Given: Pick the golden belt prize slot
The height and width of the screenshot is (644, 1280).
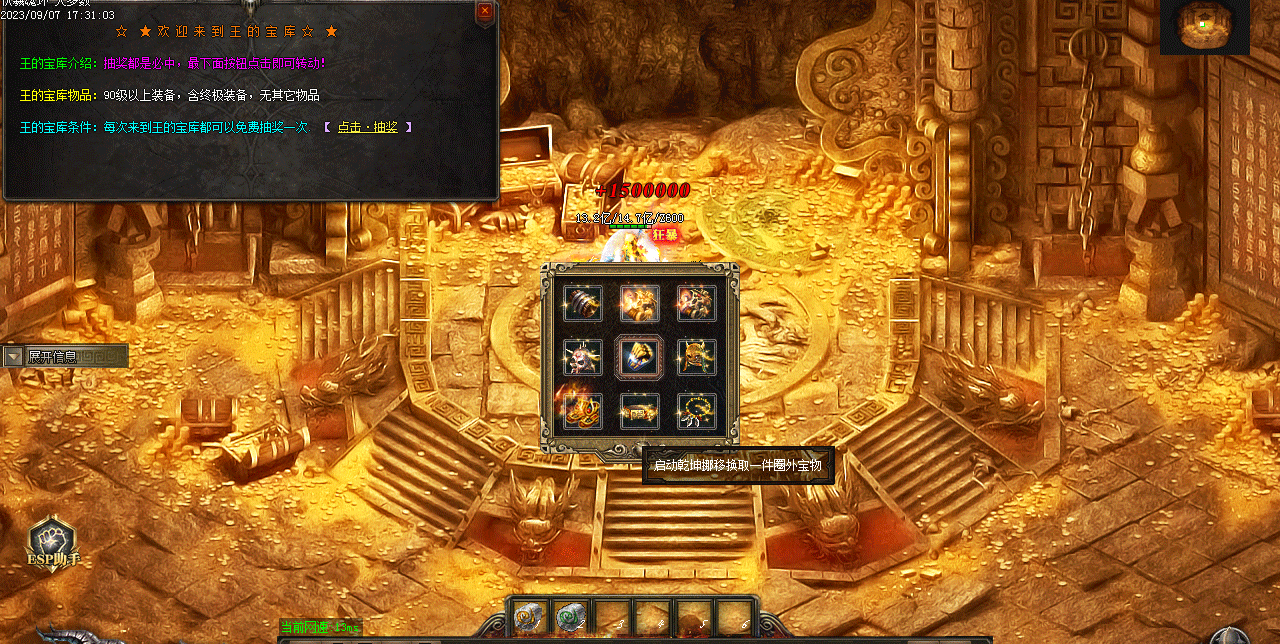Looking at the screenshot, I should click(x=639, y=410).
